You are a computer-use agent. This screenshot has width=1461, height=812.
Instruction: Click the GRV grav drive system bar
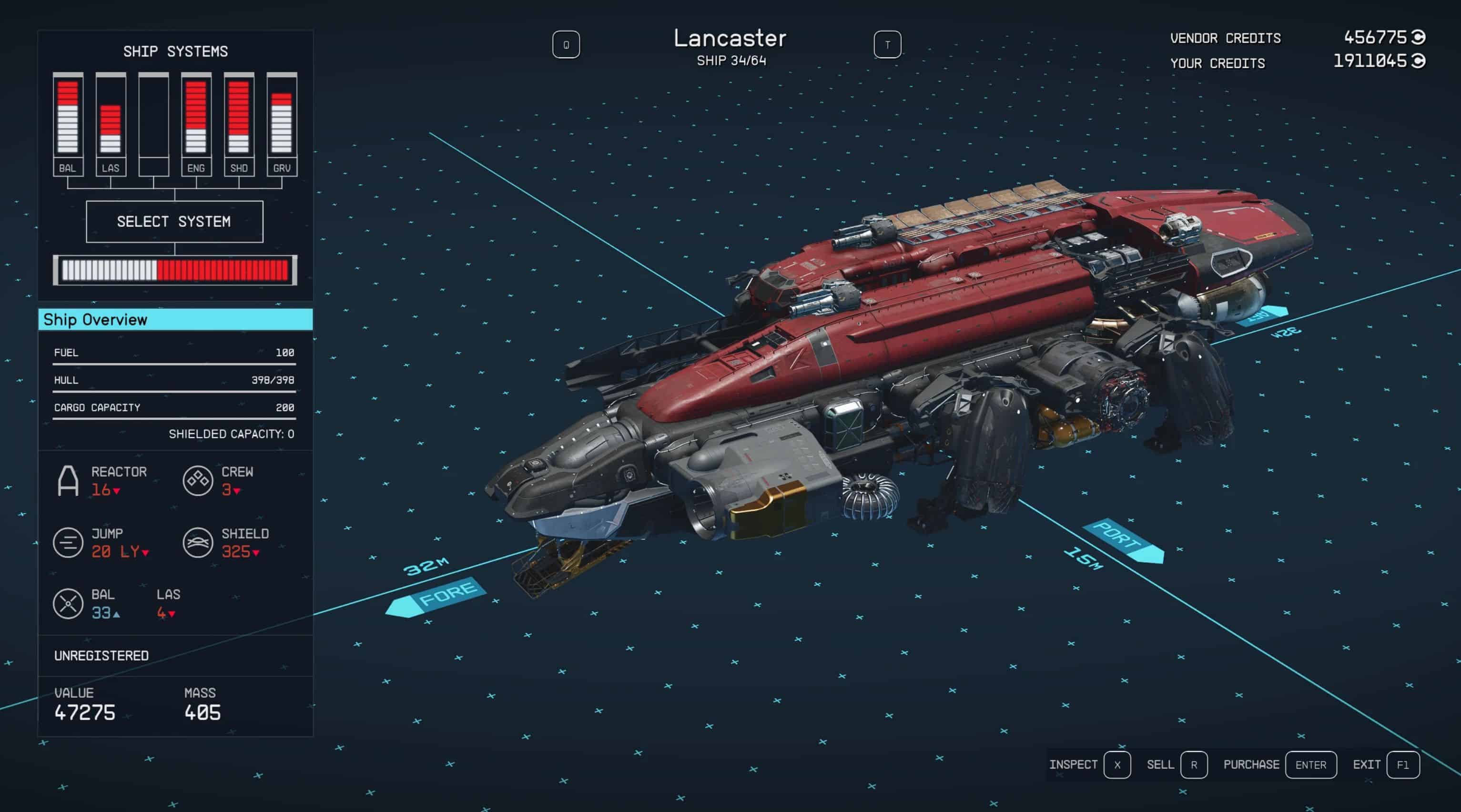tap(282, 123)
